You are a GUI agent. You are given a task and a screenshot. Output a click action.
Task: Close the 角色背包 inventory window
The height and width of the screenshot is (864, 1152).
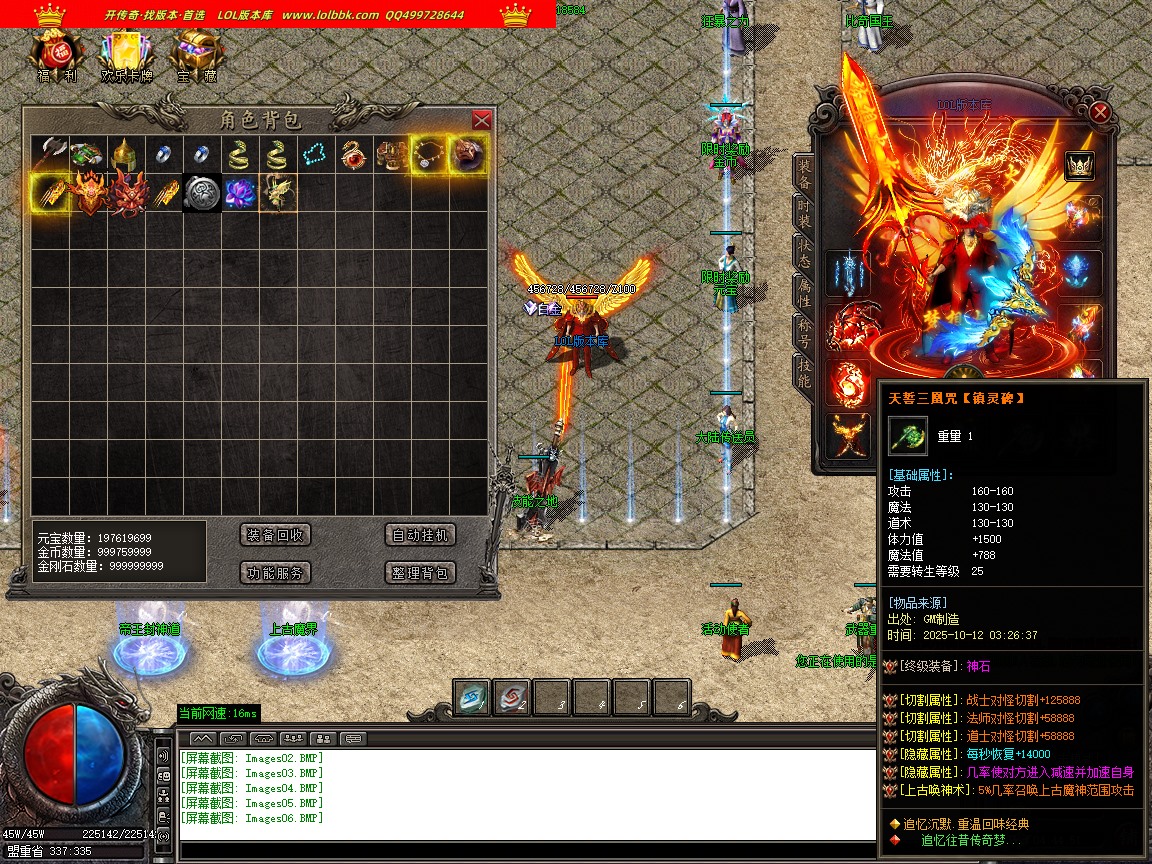[x=481, y=120]
